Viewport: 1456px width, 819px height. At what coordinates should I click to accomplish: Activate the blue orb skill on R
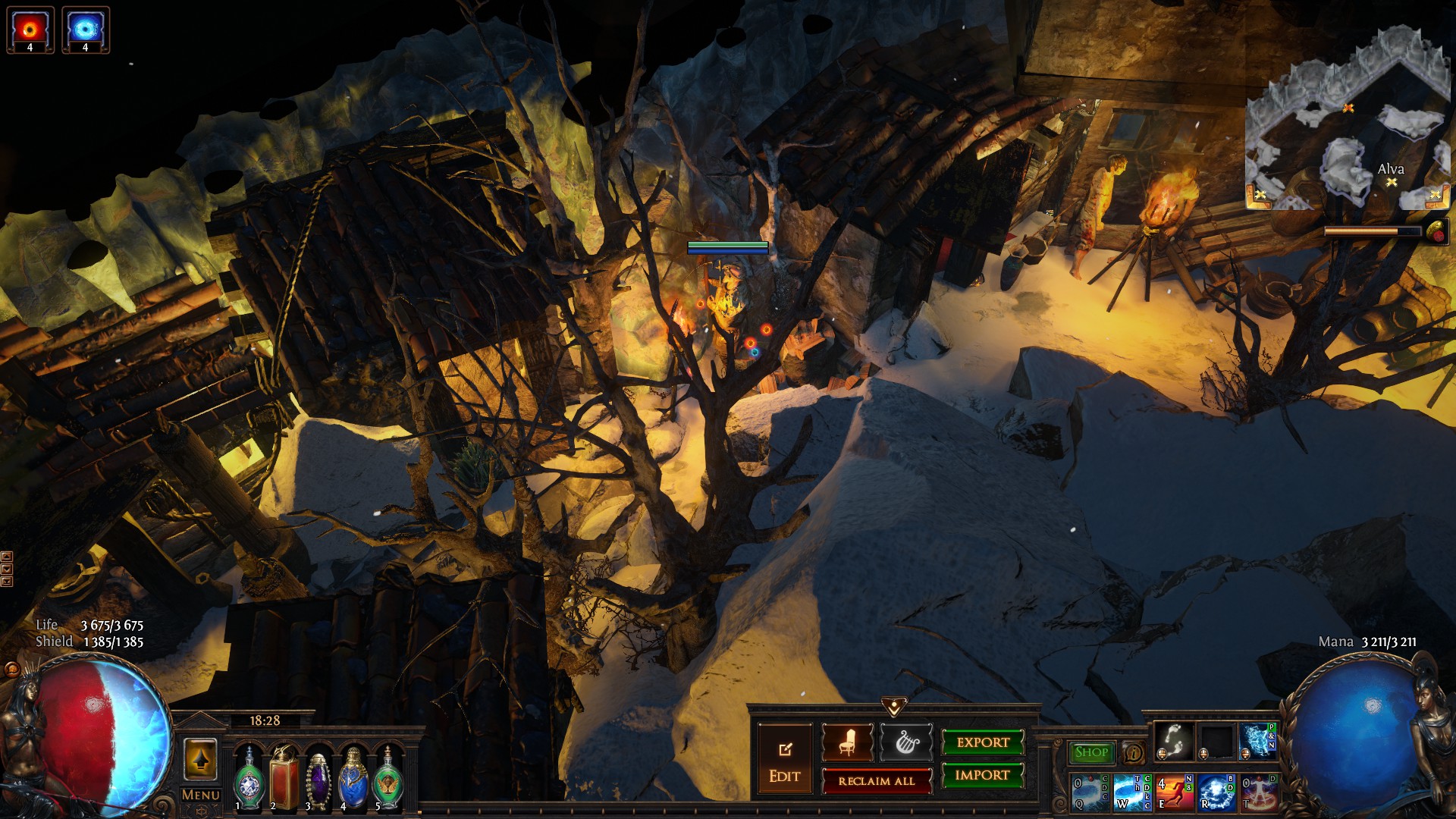click(x=1216, y=792)
